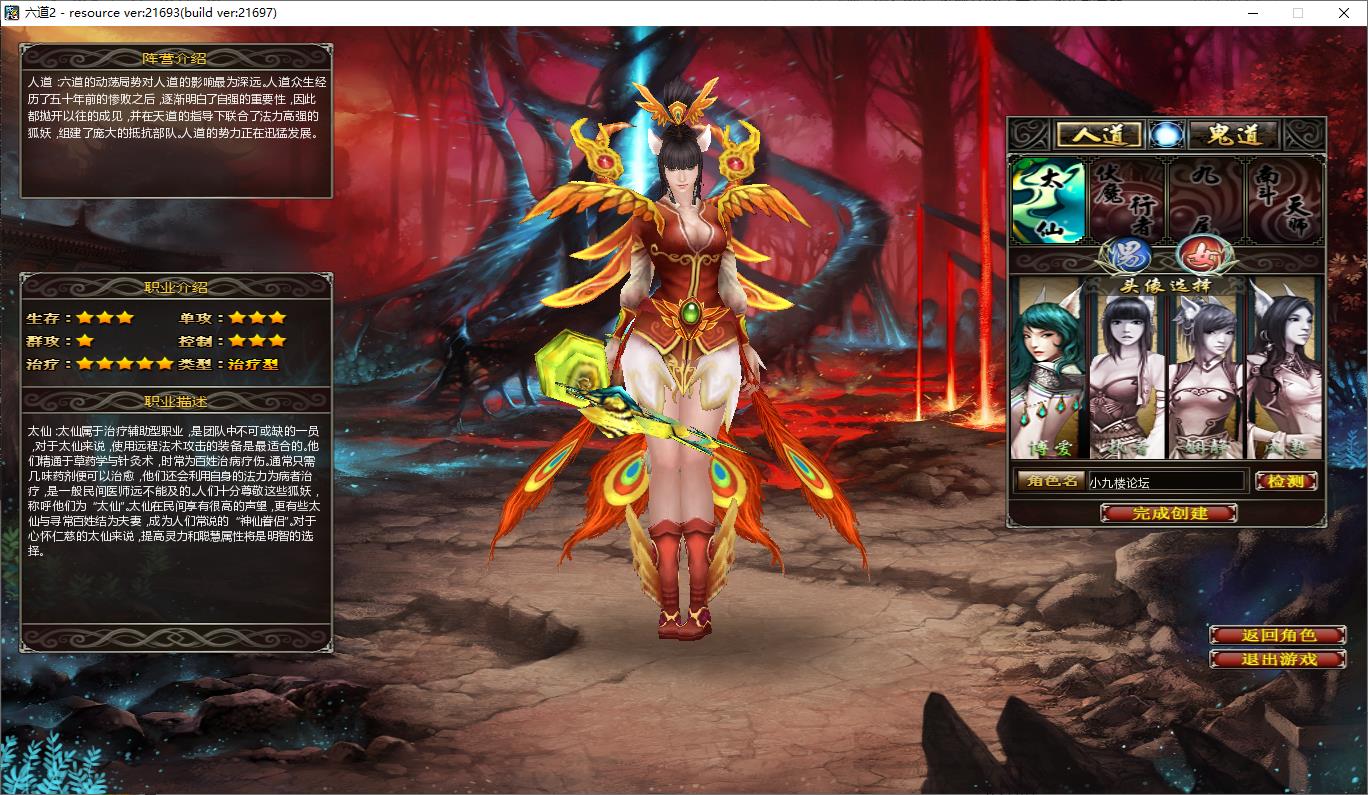The image size is (1368, 795).
Task: Choose the 成熟 long-haired portrait
Action: point(1284,368)
